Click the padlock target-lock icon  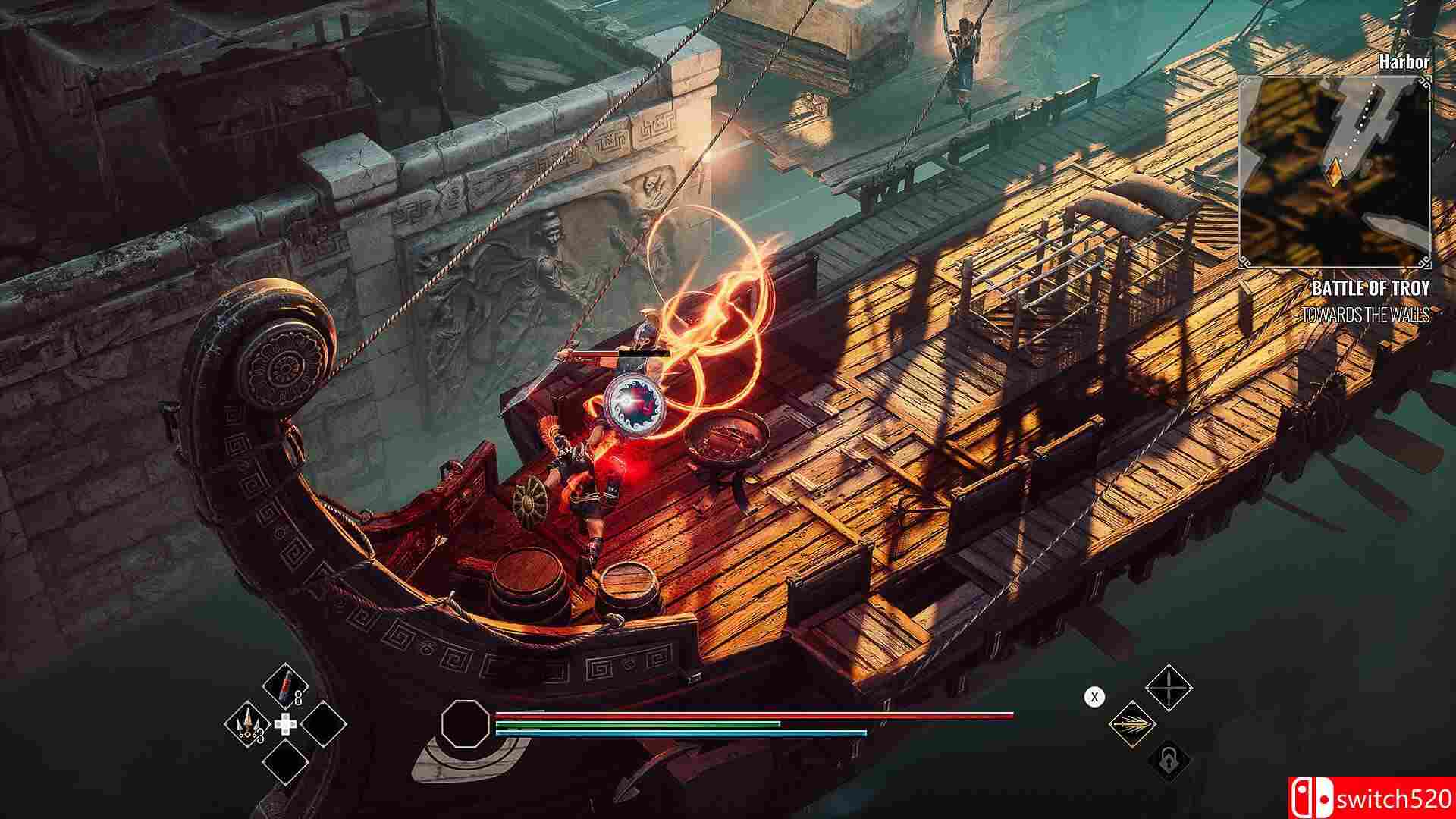click(x=1169, y=761)
